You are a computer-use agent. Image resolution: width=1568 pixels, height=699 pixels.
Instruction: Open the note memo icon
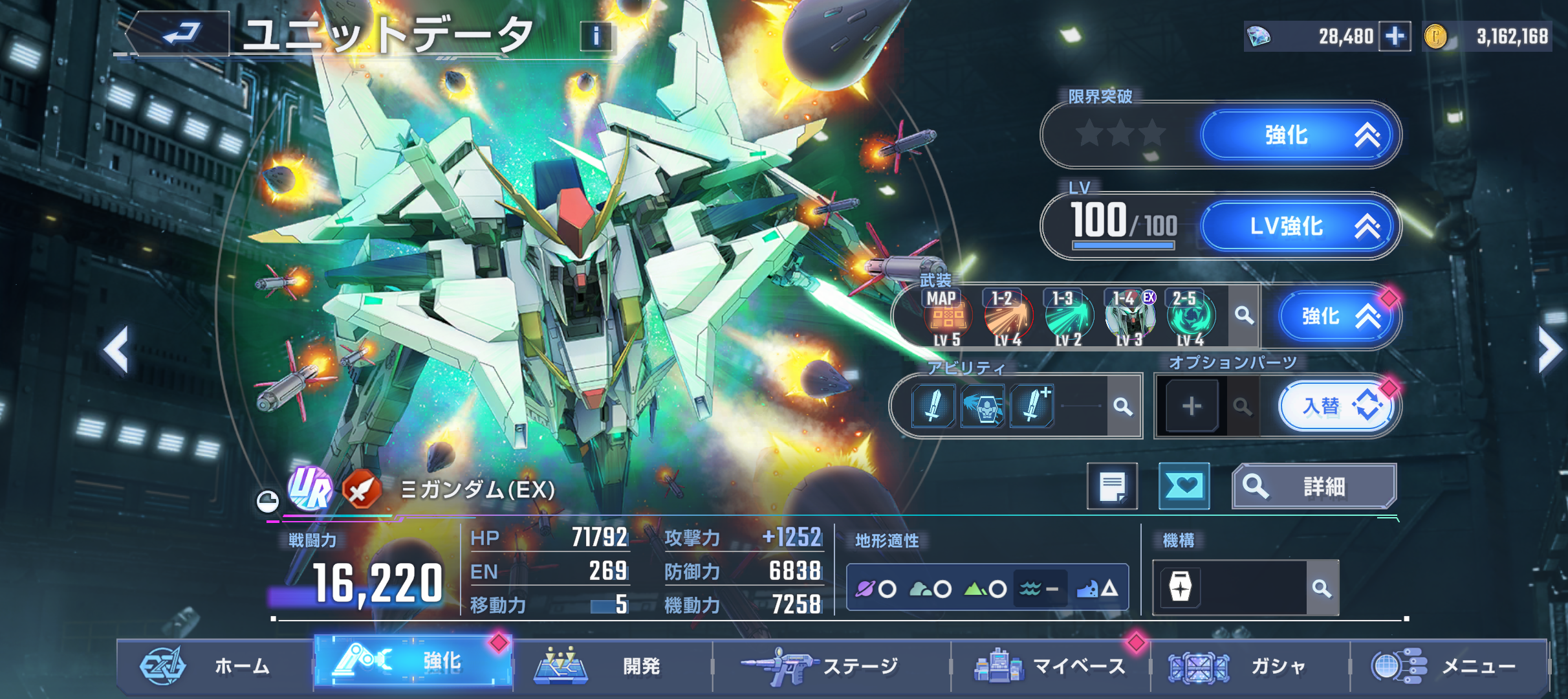coord(1112,486)
